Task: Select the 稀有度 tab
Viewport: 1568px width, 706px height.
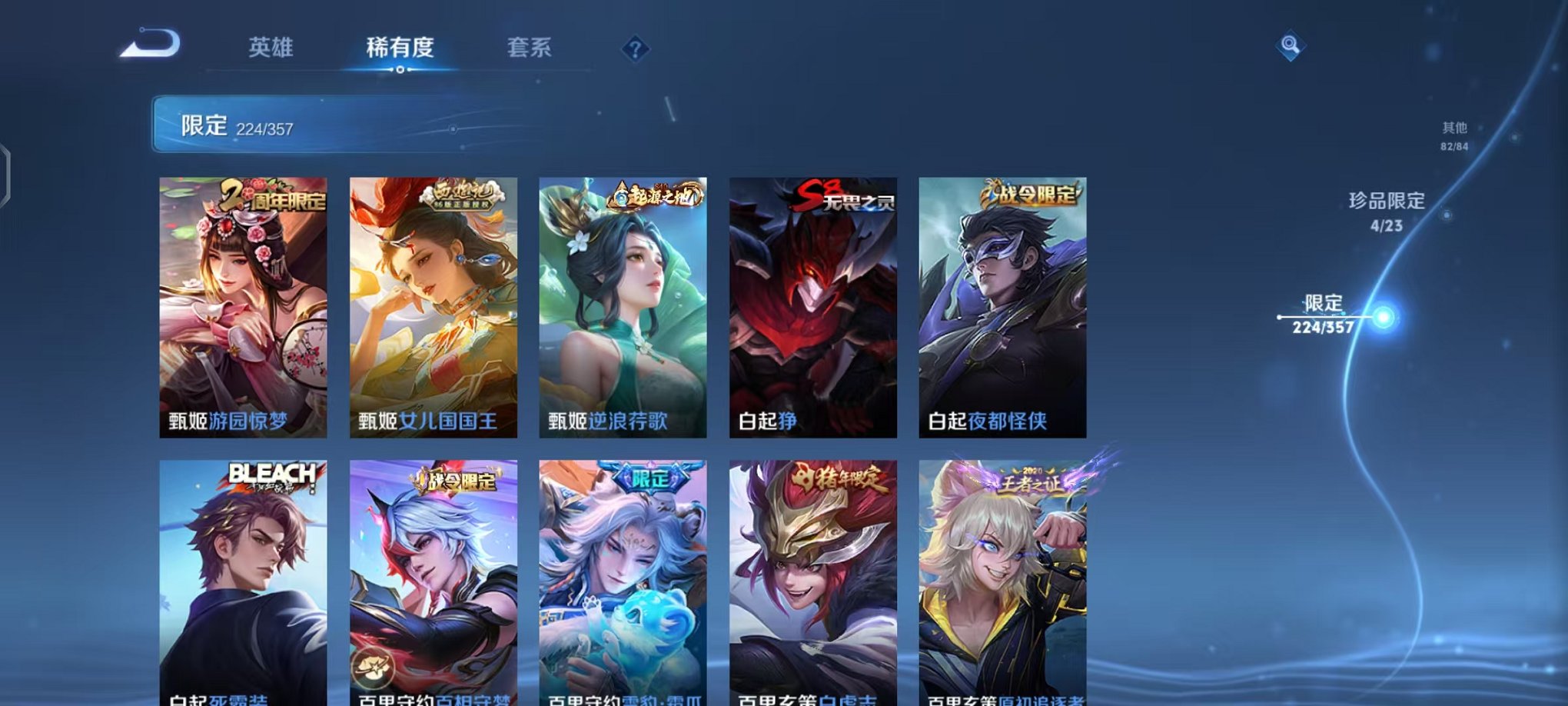Action: tap(399, 48)
